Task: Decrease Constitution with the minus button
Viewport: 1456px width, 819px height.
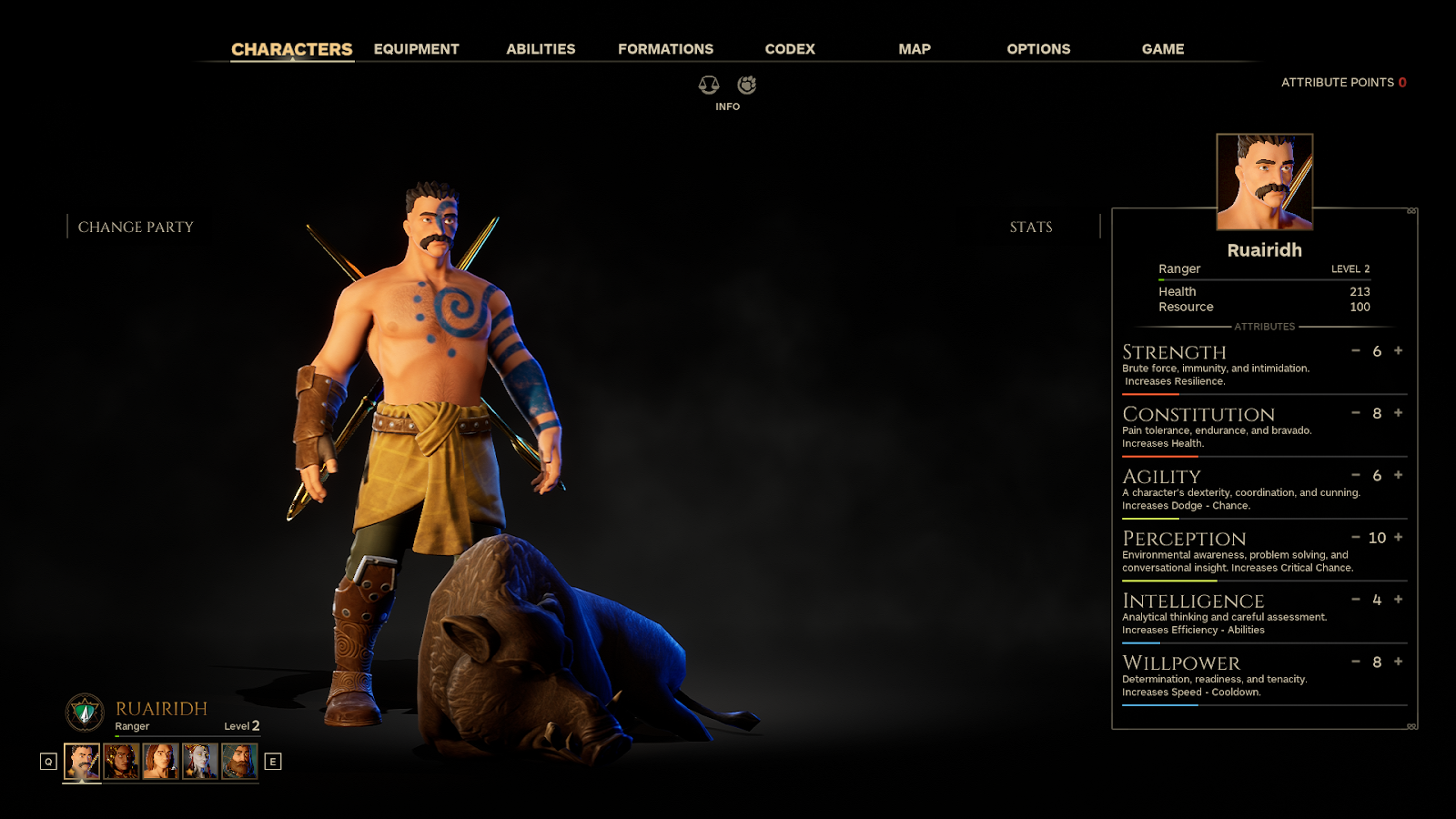Action: [x=1356, y=413]
